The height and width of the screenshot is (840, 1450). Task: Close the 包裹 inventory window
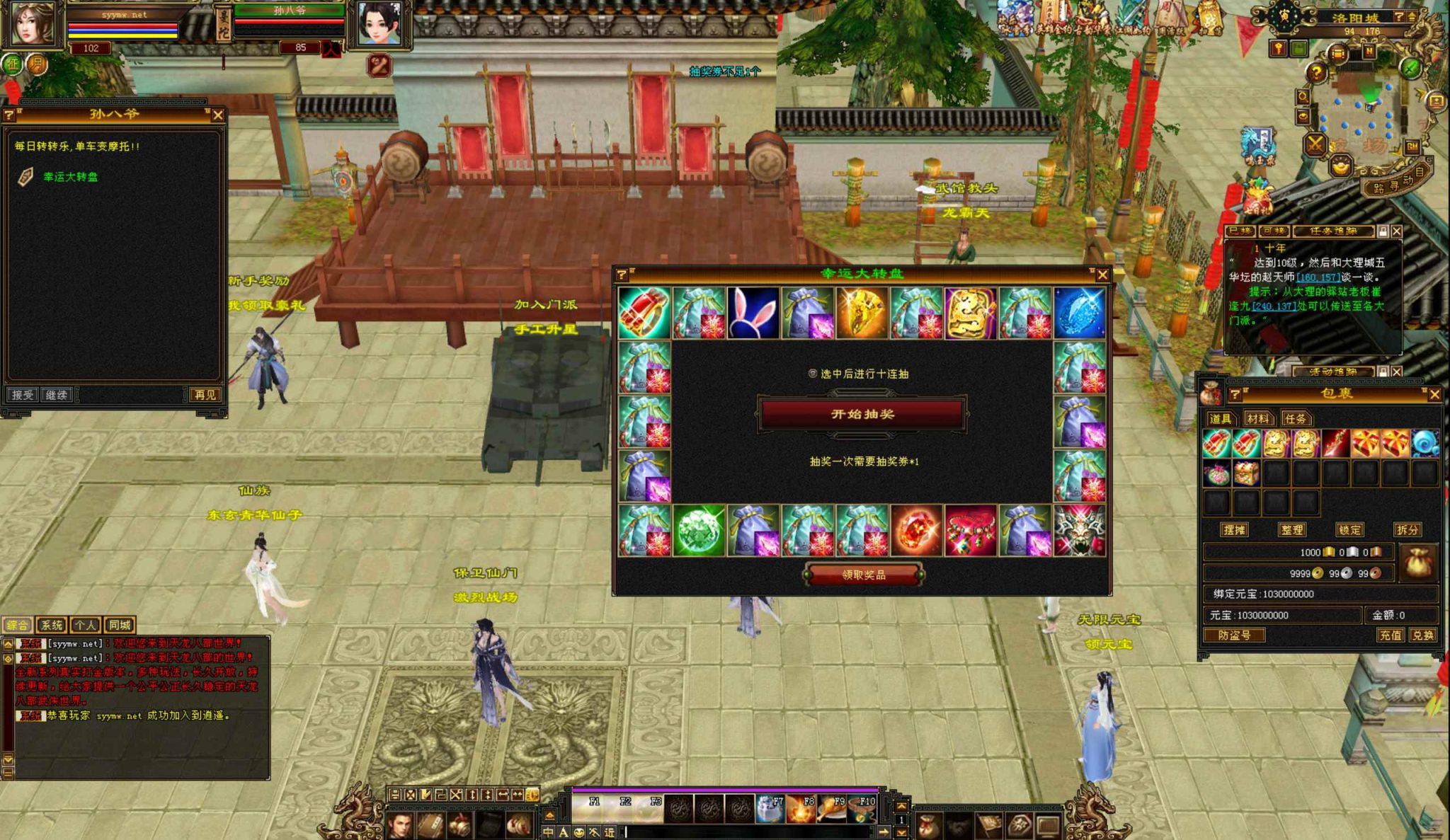pyautogui.click(x=1434, y=394)
